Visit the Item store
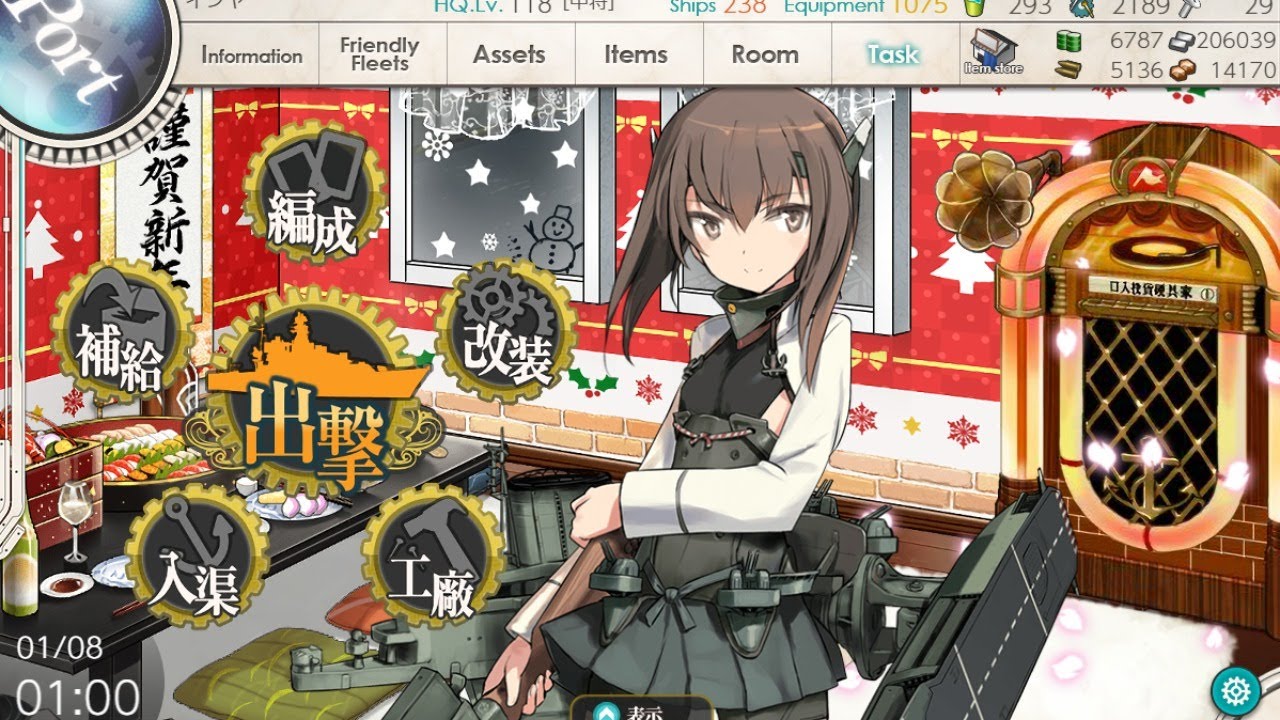The height and width of the screenshot is (720, 1280). [993, 52]
